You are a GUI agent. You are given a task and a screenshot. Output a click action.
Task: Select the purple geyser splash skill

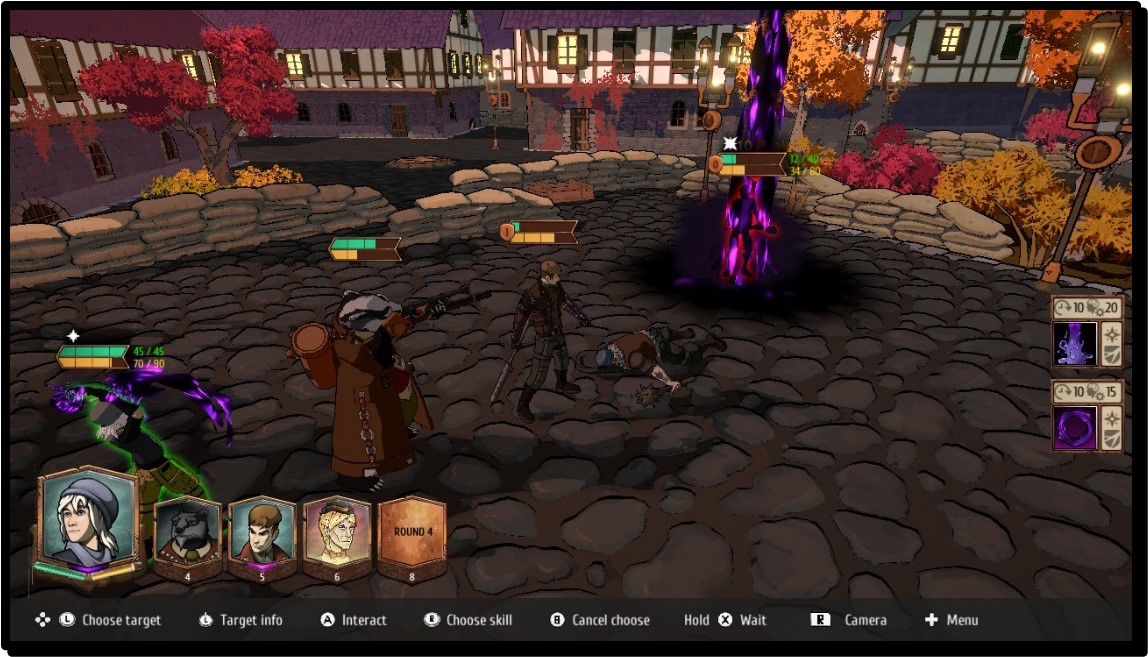click(1075, 343)
